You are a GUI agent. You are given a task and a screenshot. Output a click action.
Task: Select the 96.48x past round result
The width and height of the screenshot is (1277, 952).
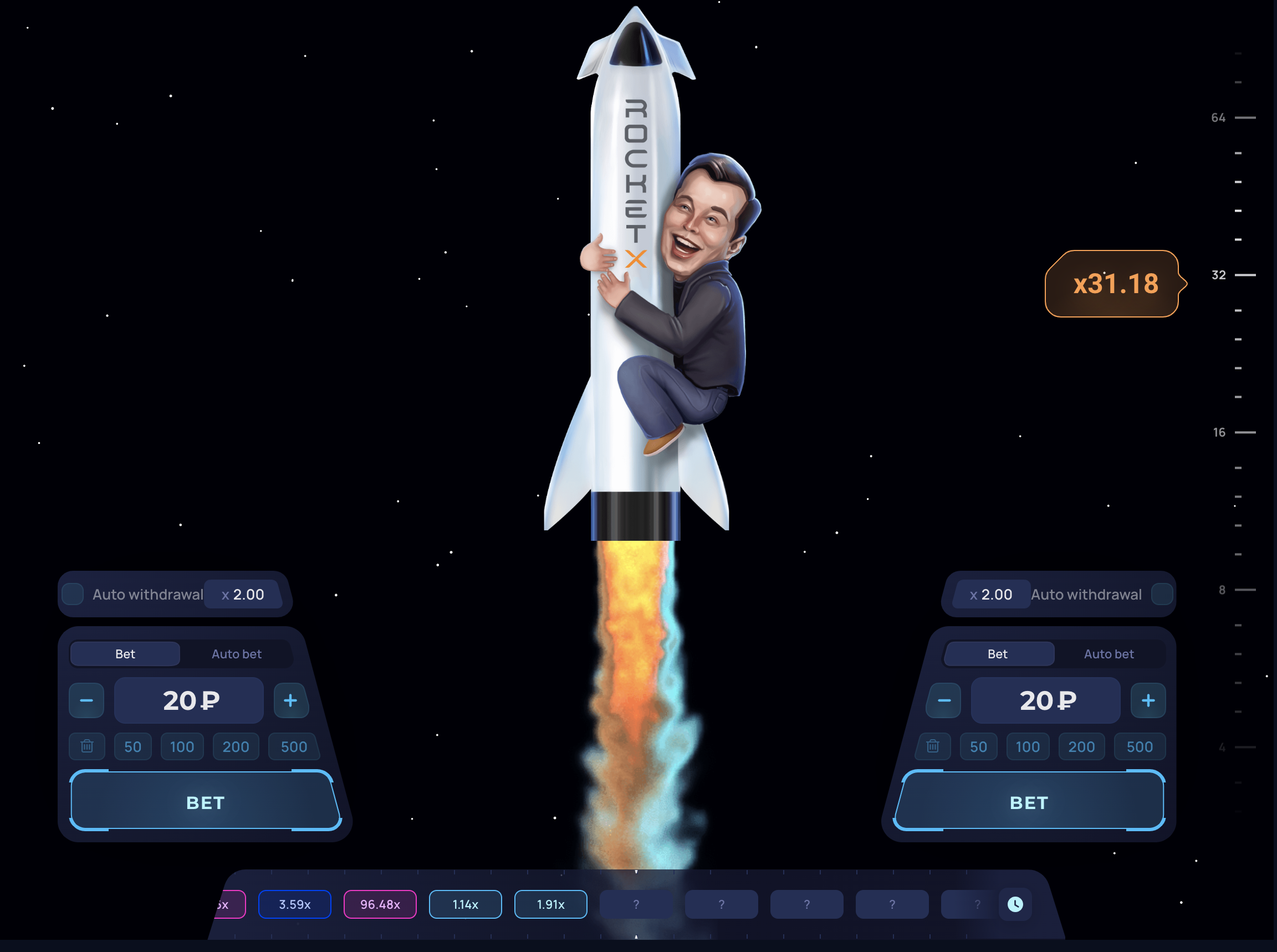[x=380, y=904]
